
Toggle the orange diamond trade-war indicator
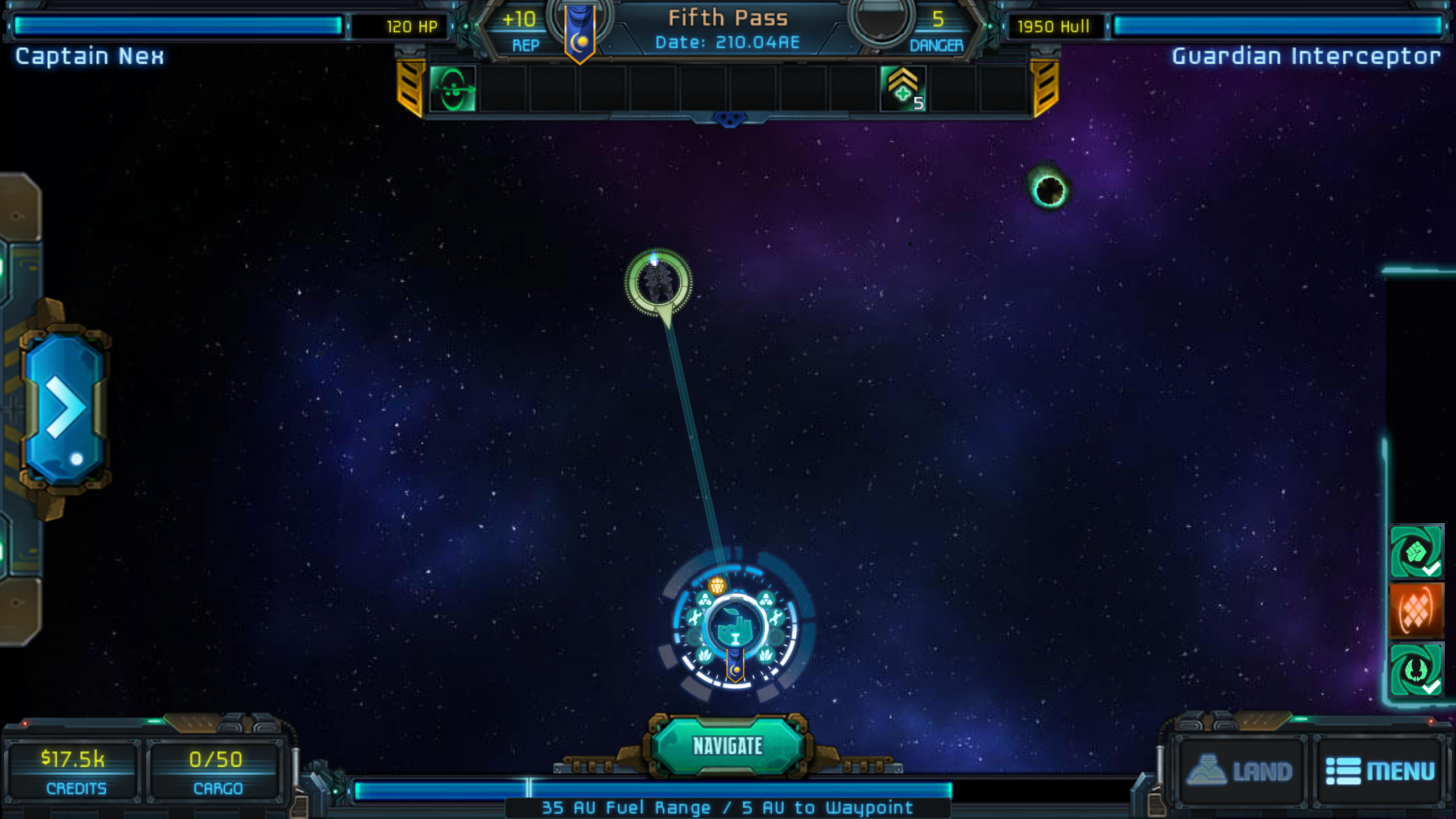point(1417,610)
